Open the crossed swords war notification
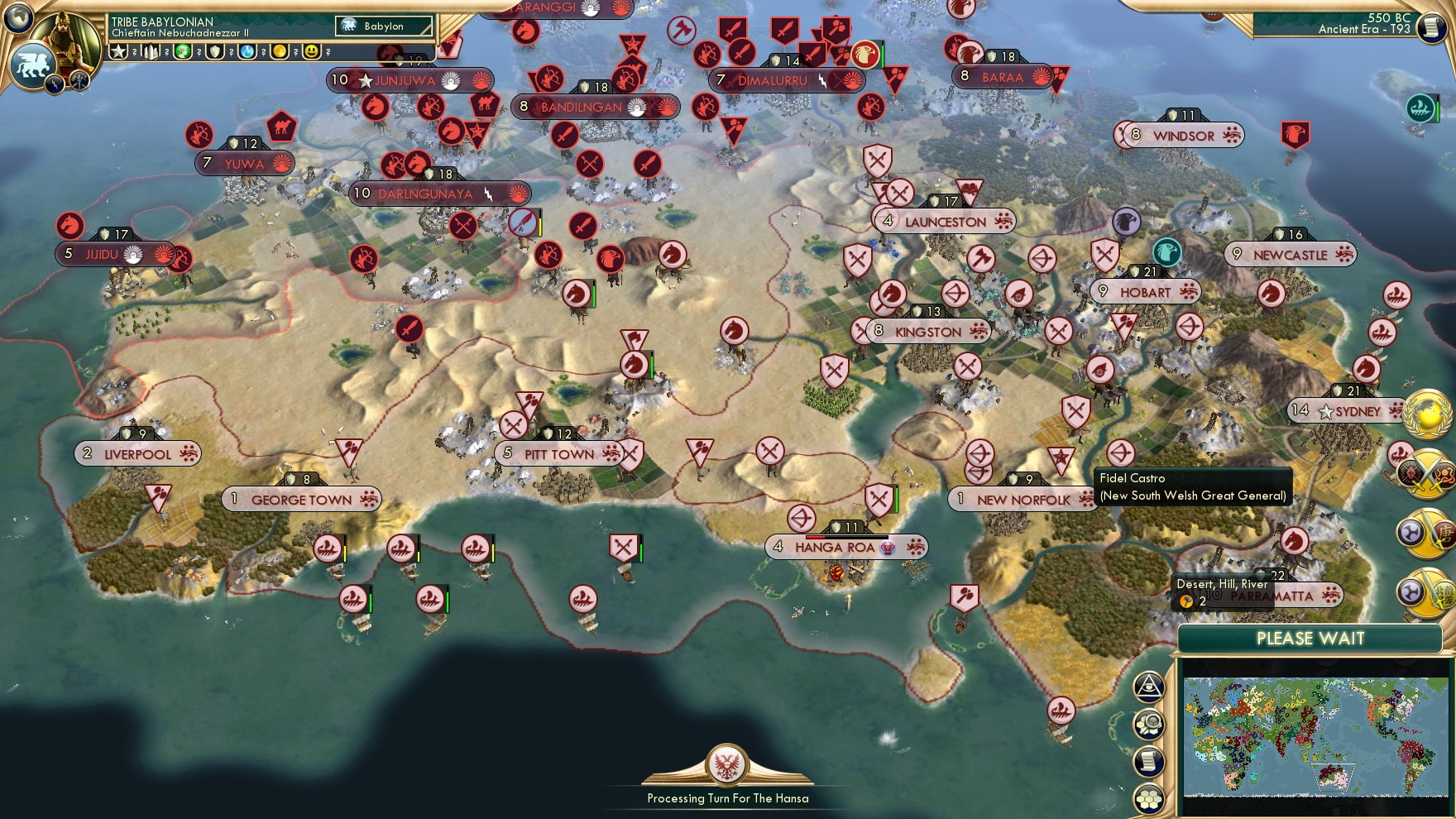This screenshot has width=1456, height=819. click(x=1426, y=475)
